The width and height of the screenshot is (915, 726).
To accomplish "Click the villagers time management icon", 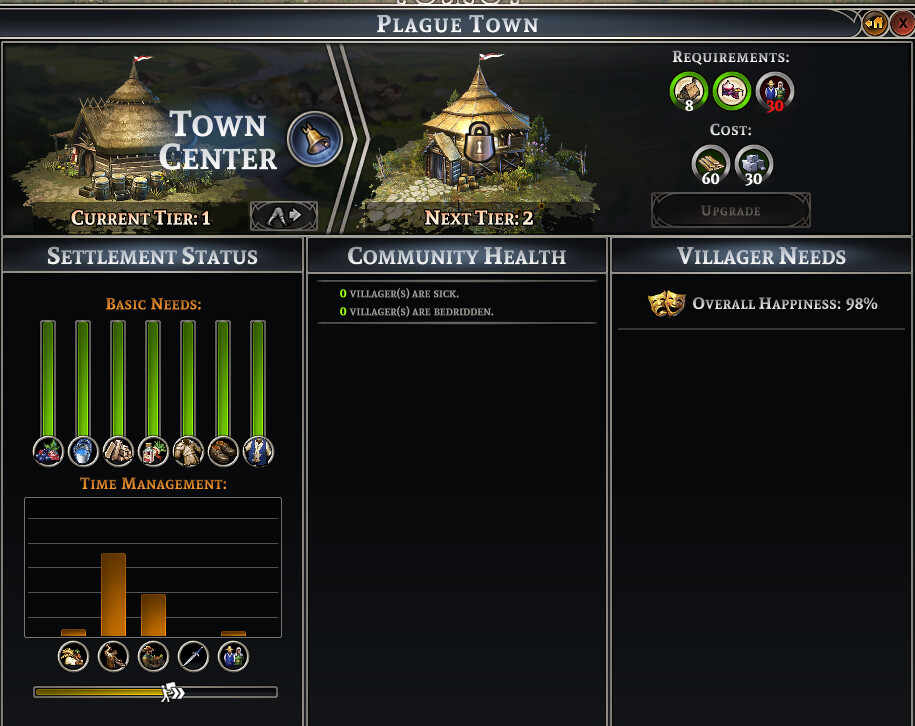I will tap(233, 657).
